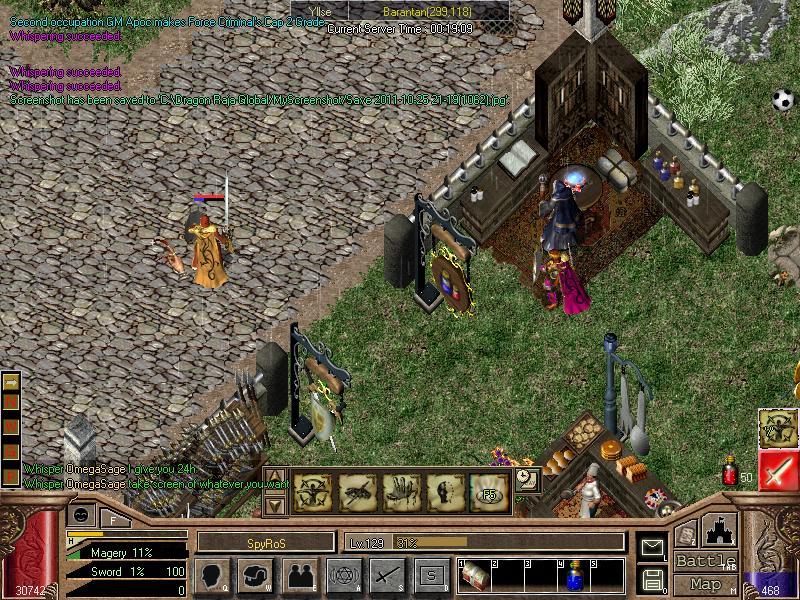
Task: Click the sword skill button
Action: pyautogui.click(x=386, y=575)
